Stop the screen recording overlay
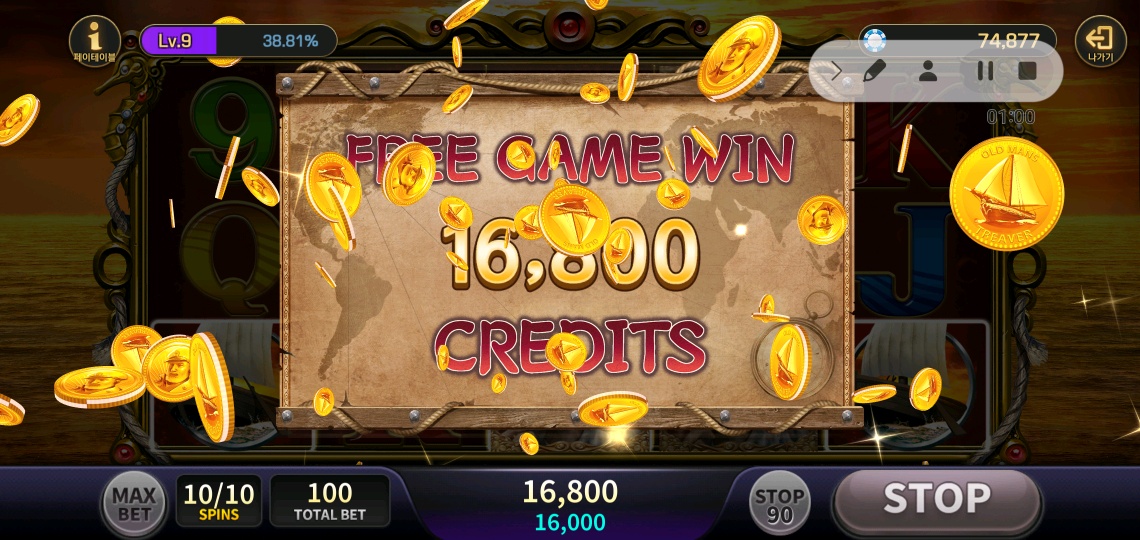 pos(1027,71)
